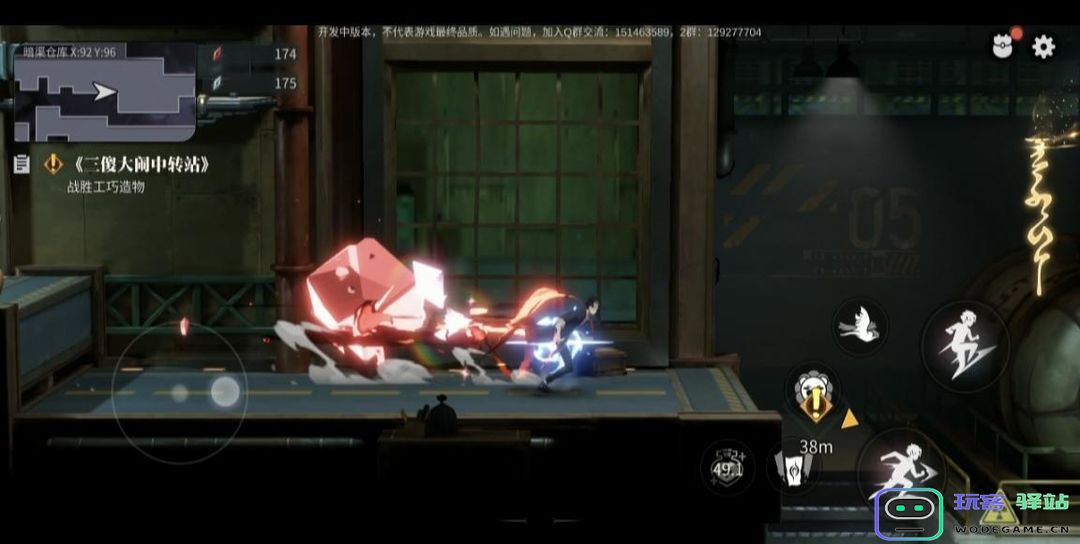Expand the warehouse minimap
1080x544 pixels.
pos(104,93)
